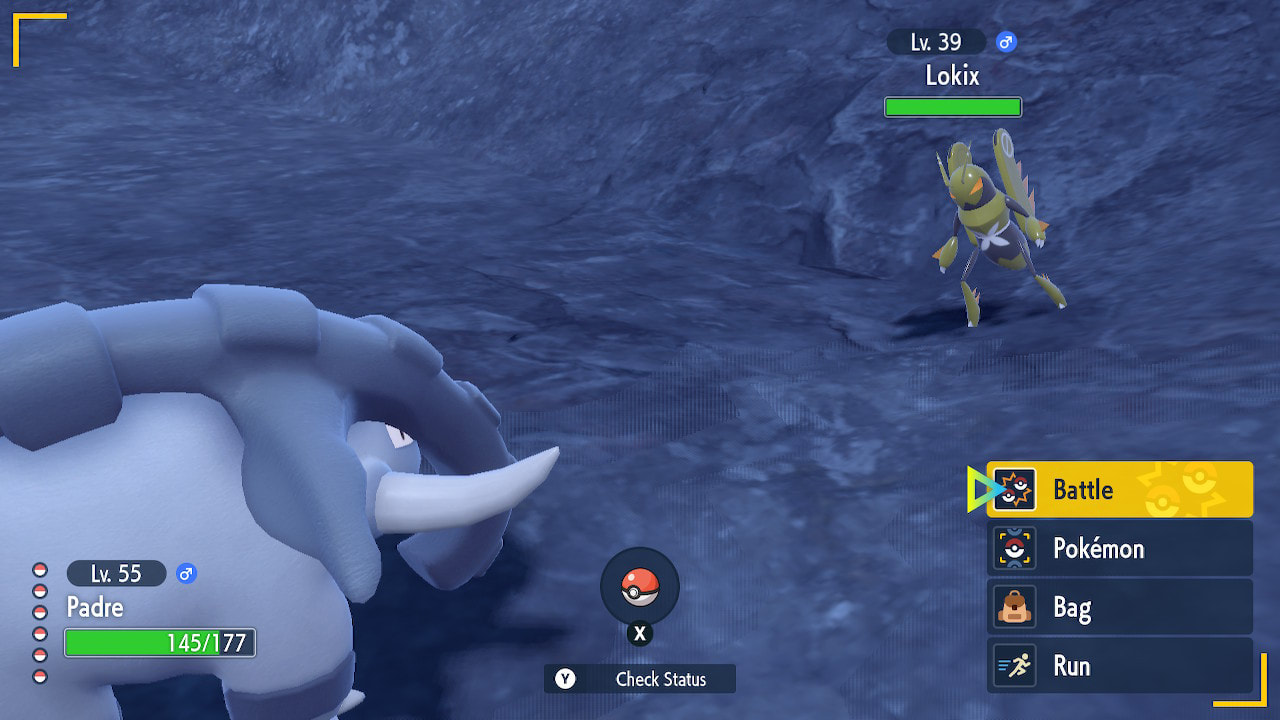Select the Battle command
Image resolution: width=1280 pixels, height=720 pixels.
(x=1119, y=489)
